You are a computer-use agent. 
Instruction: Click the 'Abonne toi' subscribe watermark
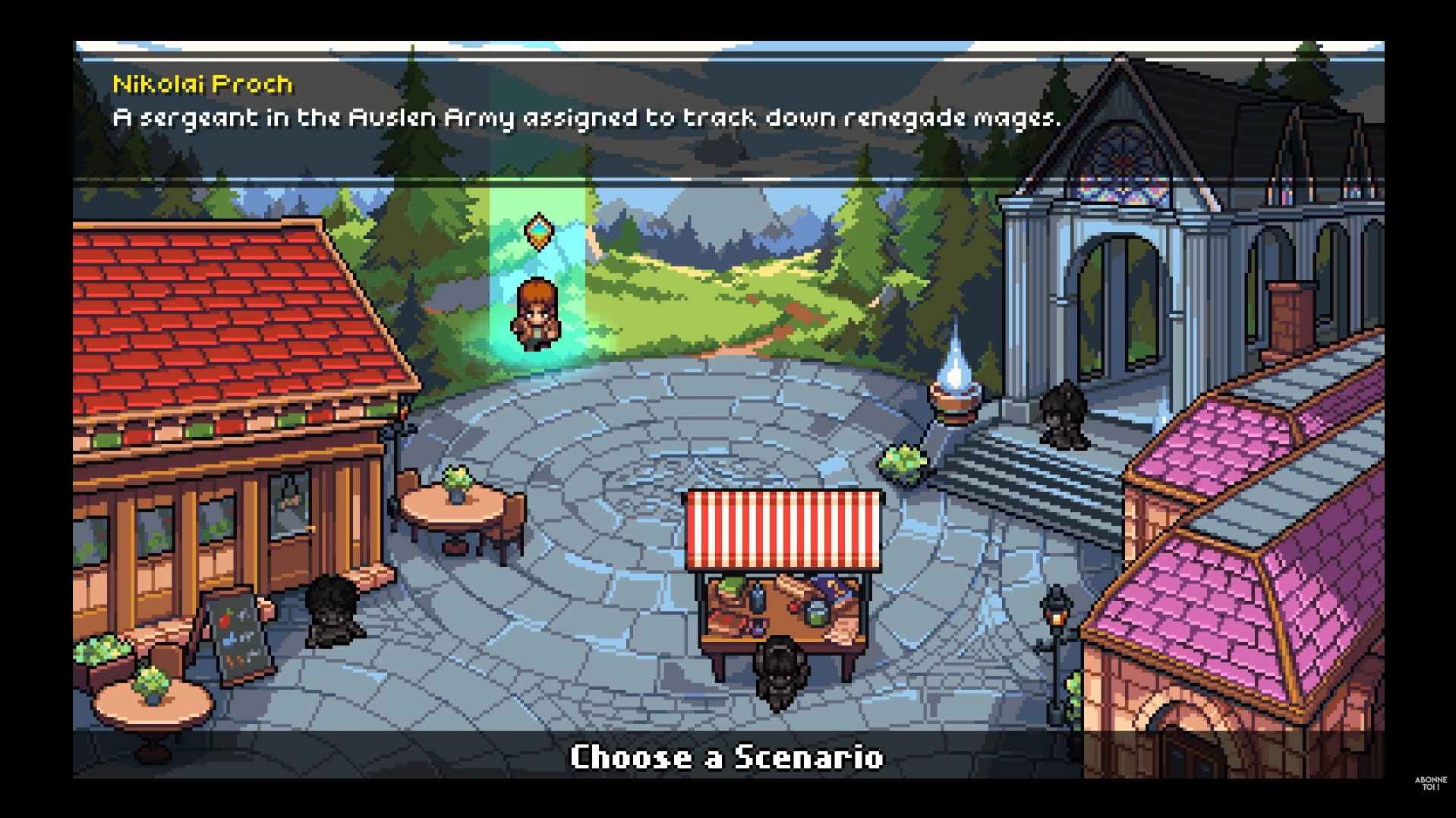tap(1430, 783)
